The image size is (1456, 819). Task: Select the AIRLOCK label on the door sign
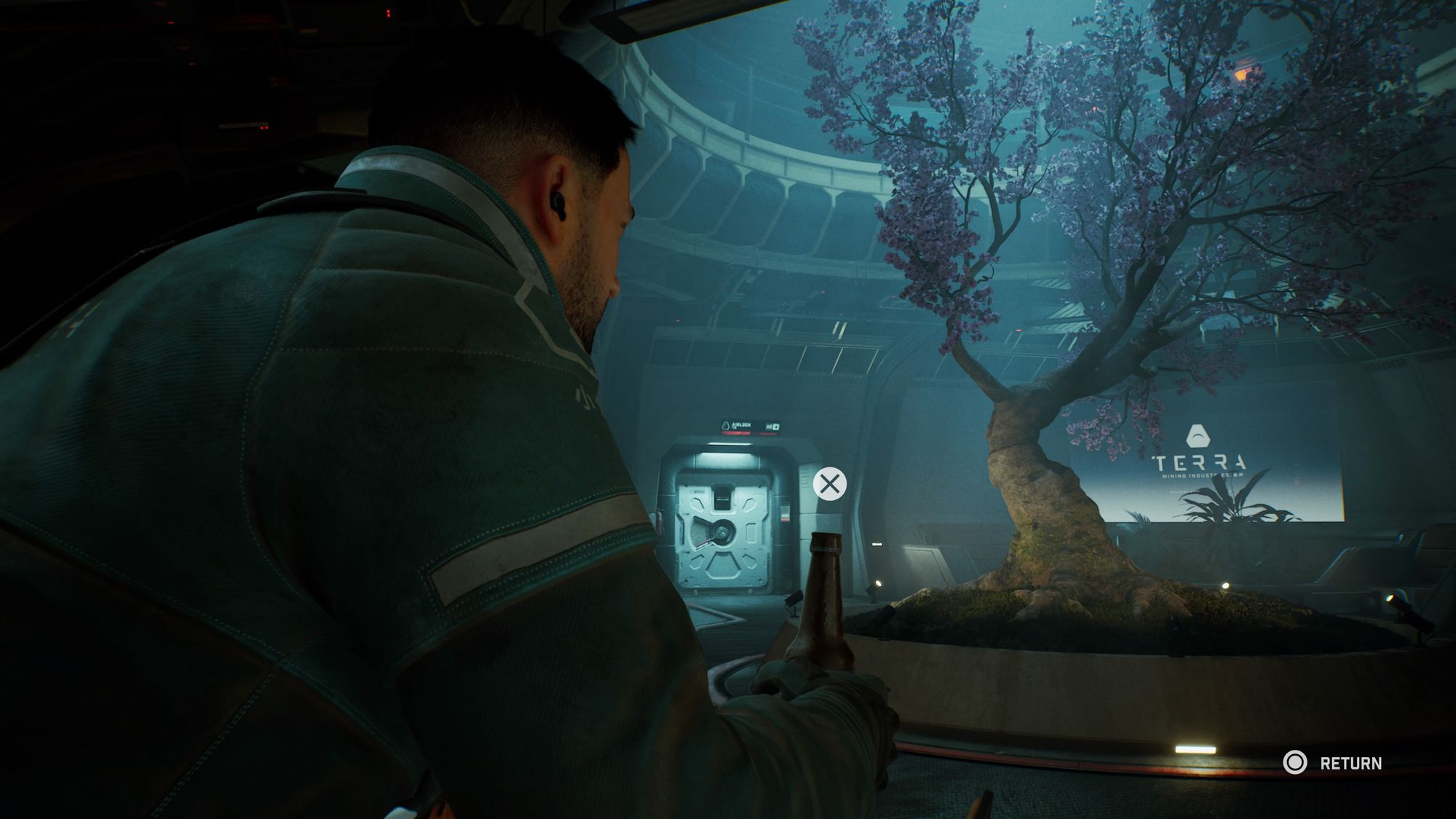point(741,425)
